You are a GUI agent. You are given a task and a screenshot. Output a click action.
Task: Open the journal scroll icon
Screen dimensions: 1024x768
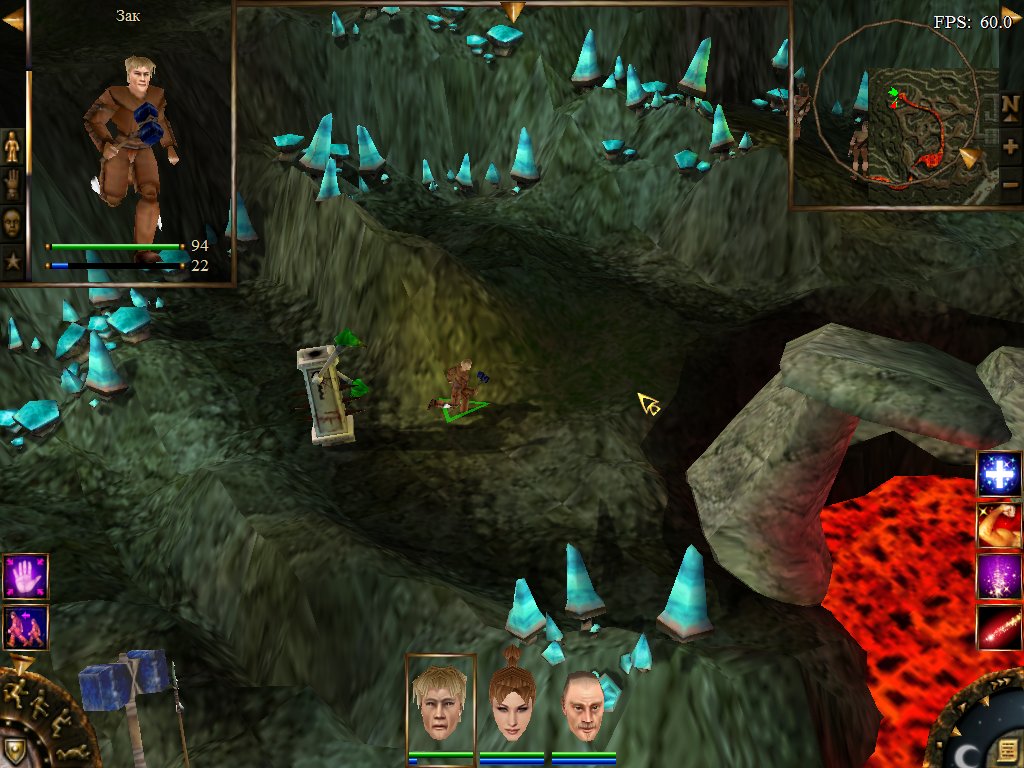1006,749
